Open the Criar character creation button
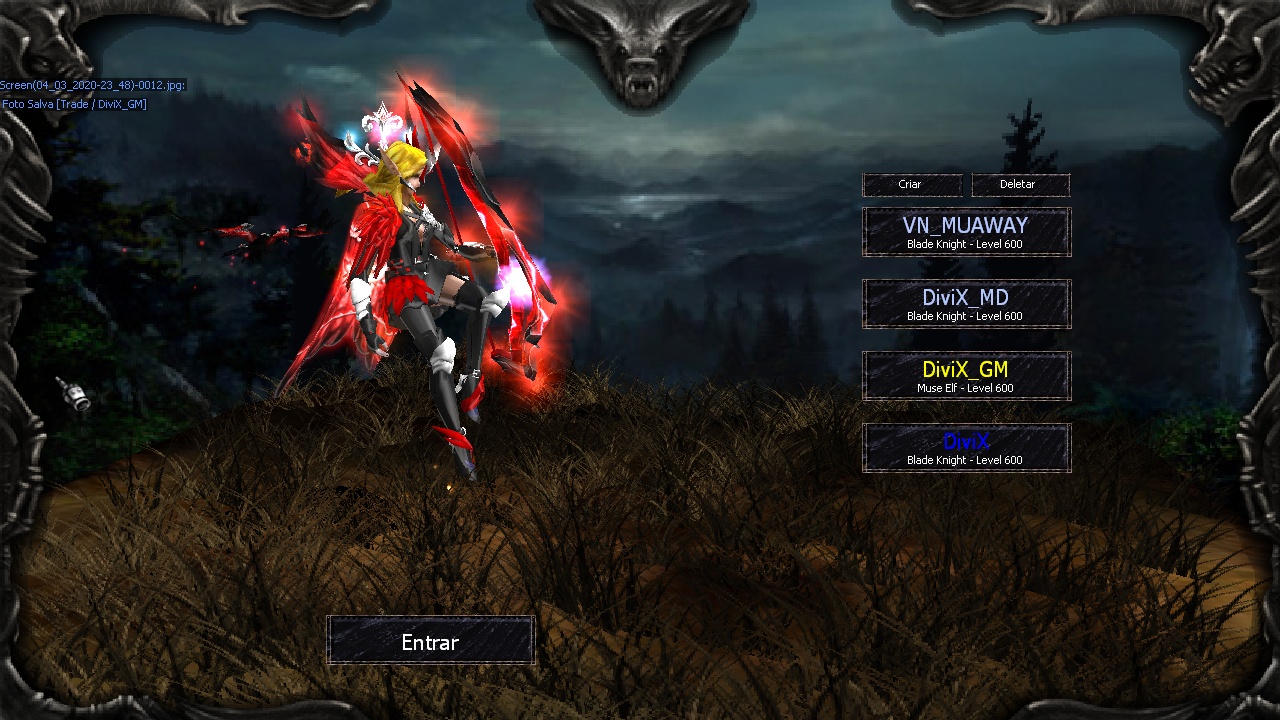The height and width of the screenshot is (720, 1280). [911, 184]
